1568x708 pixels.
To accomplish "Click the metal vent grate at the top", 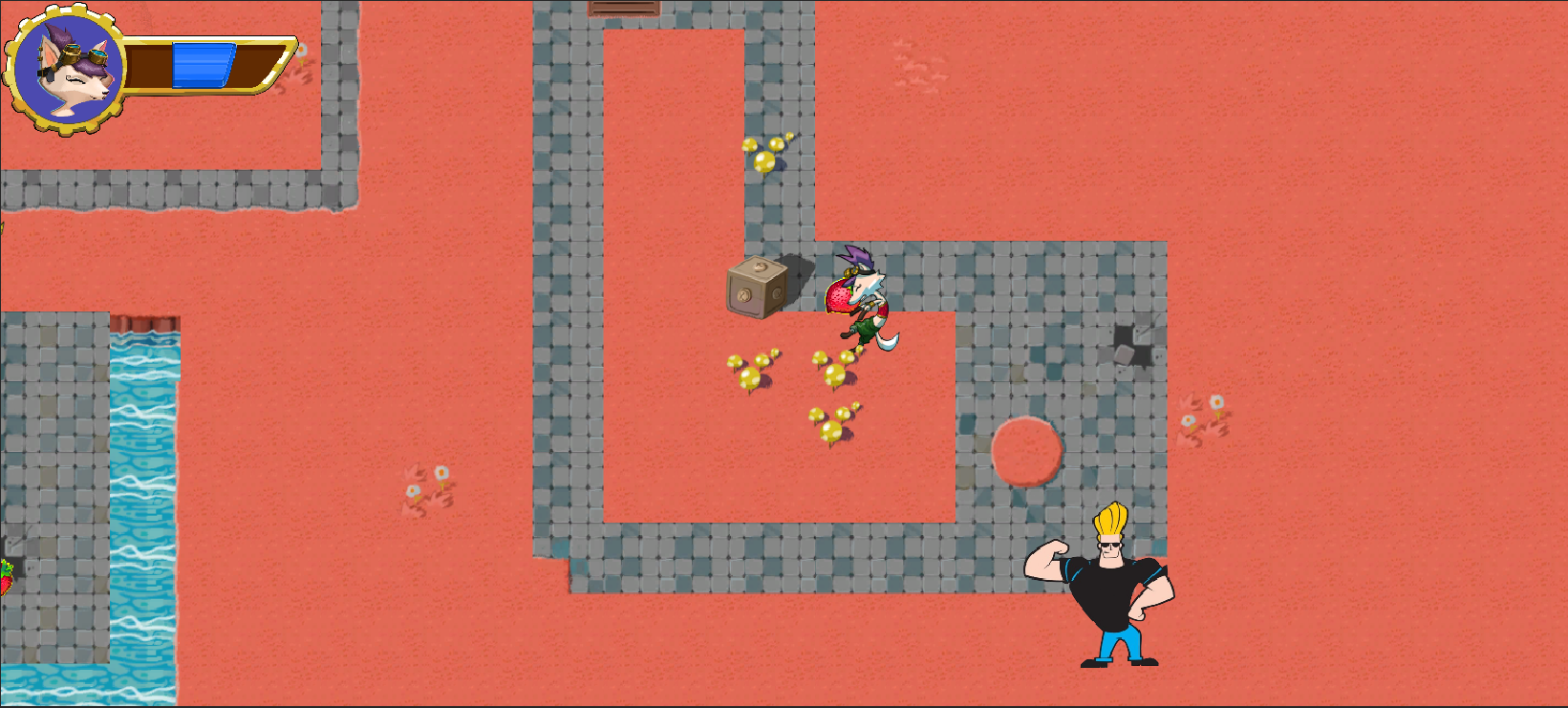I will (626, 8).
